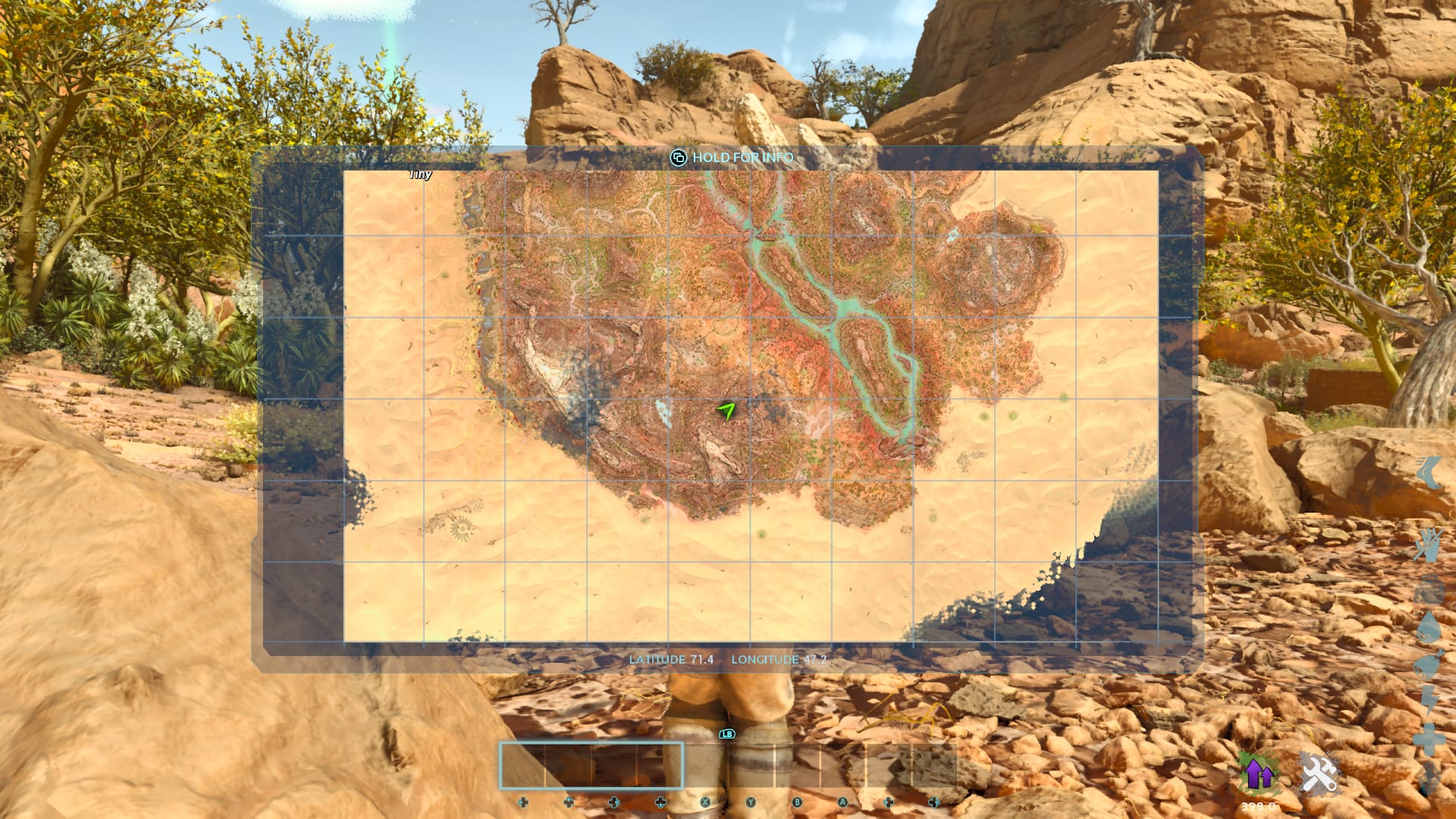The width and height of the screenshot is (1456, 819).
Task: Select the B button prompt
Action: pos(796,802)
